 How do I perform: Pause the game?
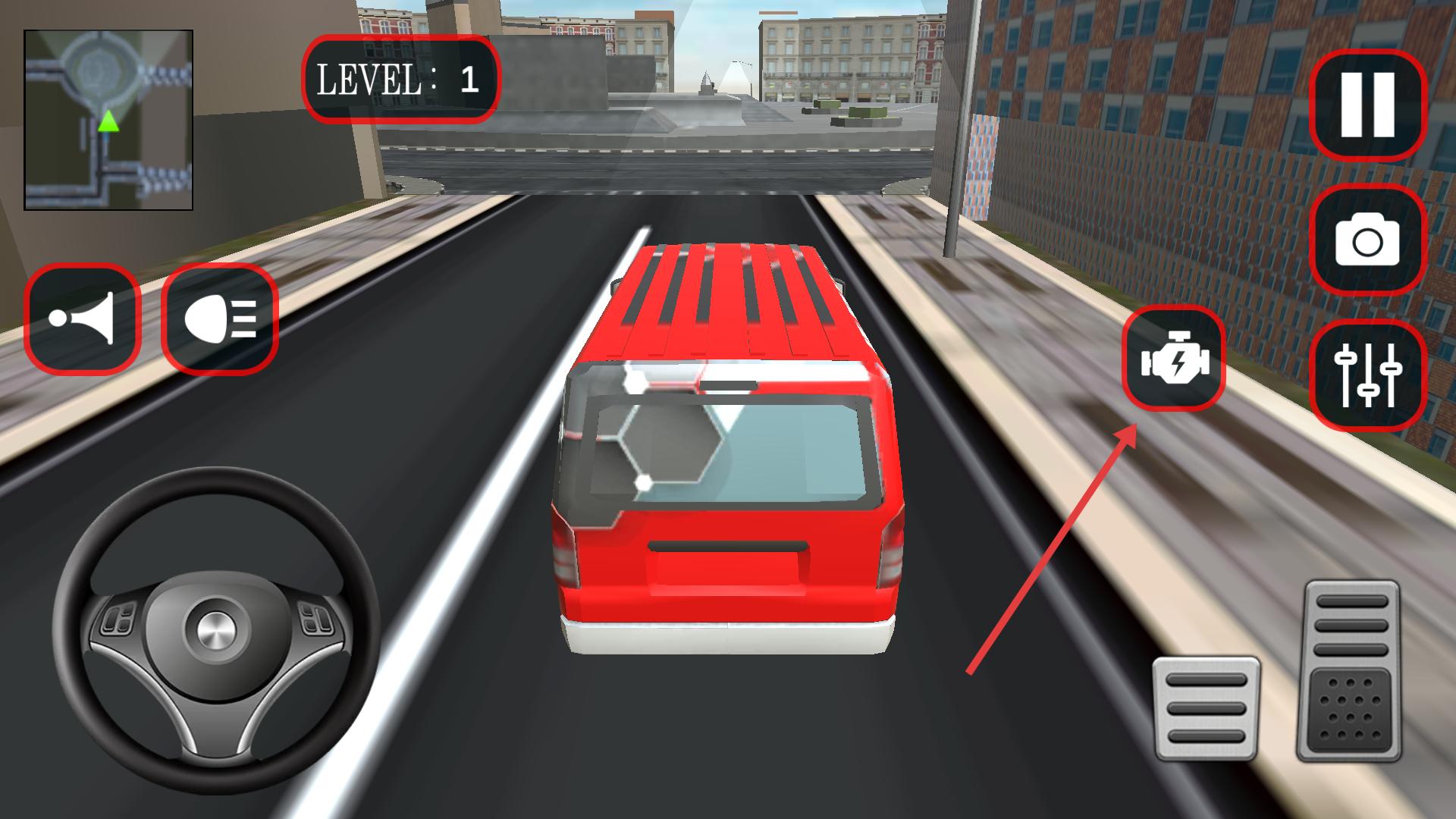coord(1367,105)
